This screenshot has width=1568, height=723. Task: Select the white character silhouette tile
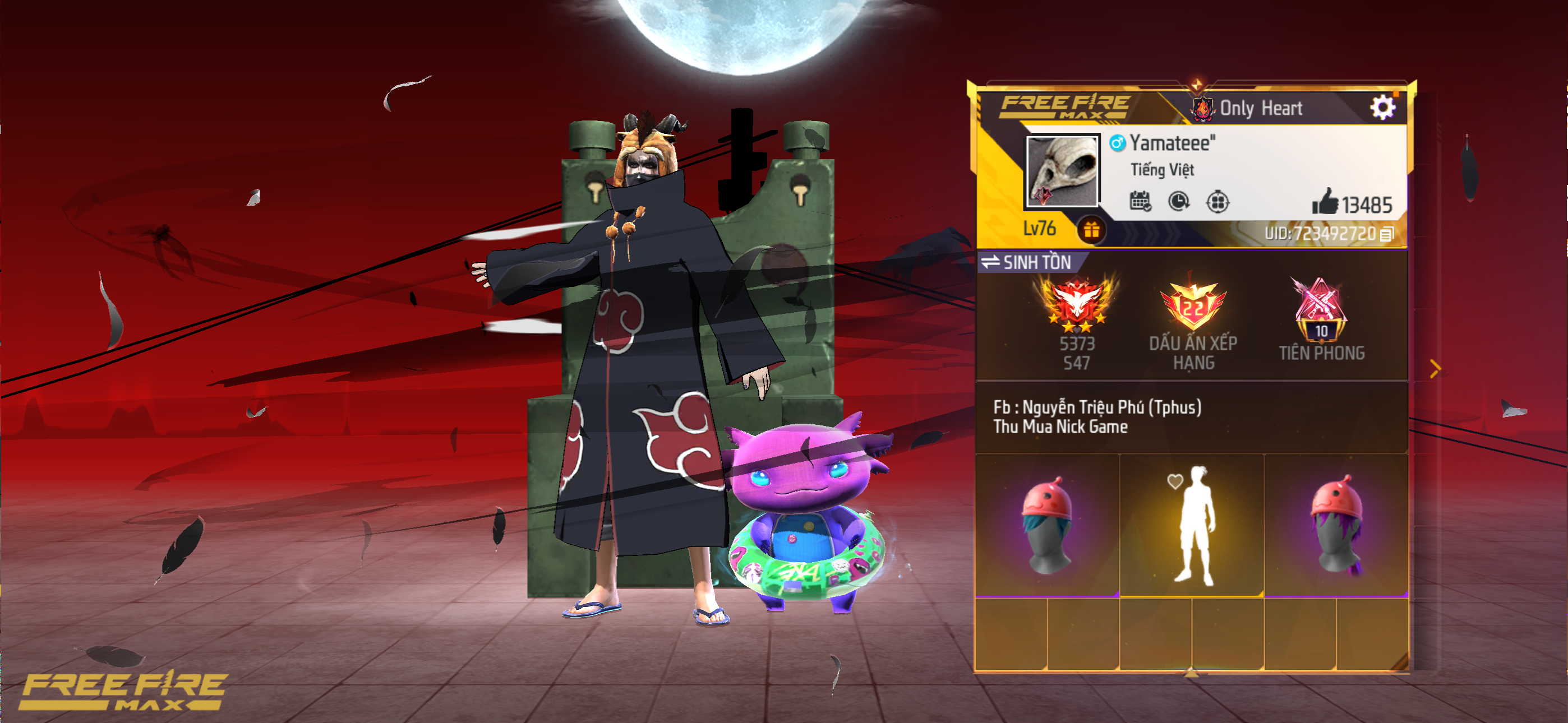[x=1192, y=525]
